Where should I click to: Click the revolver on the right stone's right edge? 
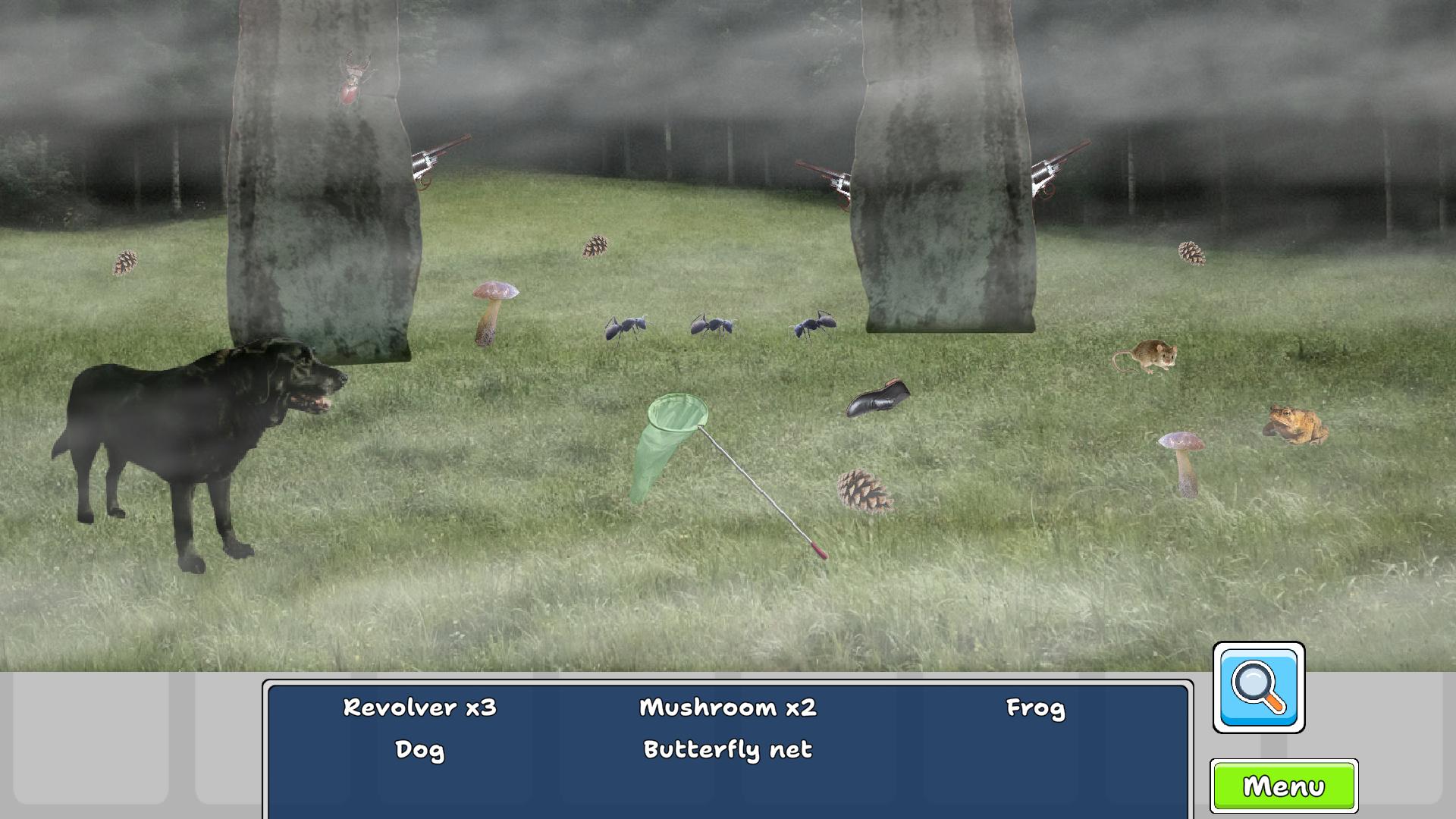(1054, 167)
